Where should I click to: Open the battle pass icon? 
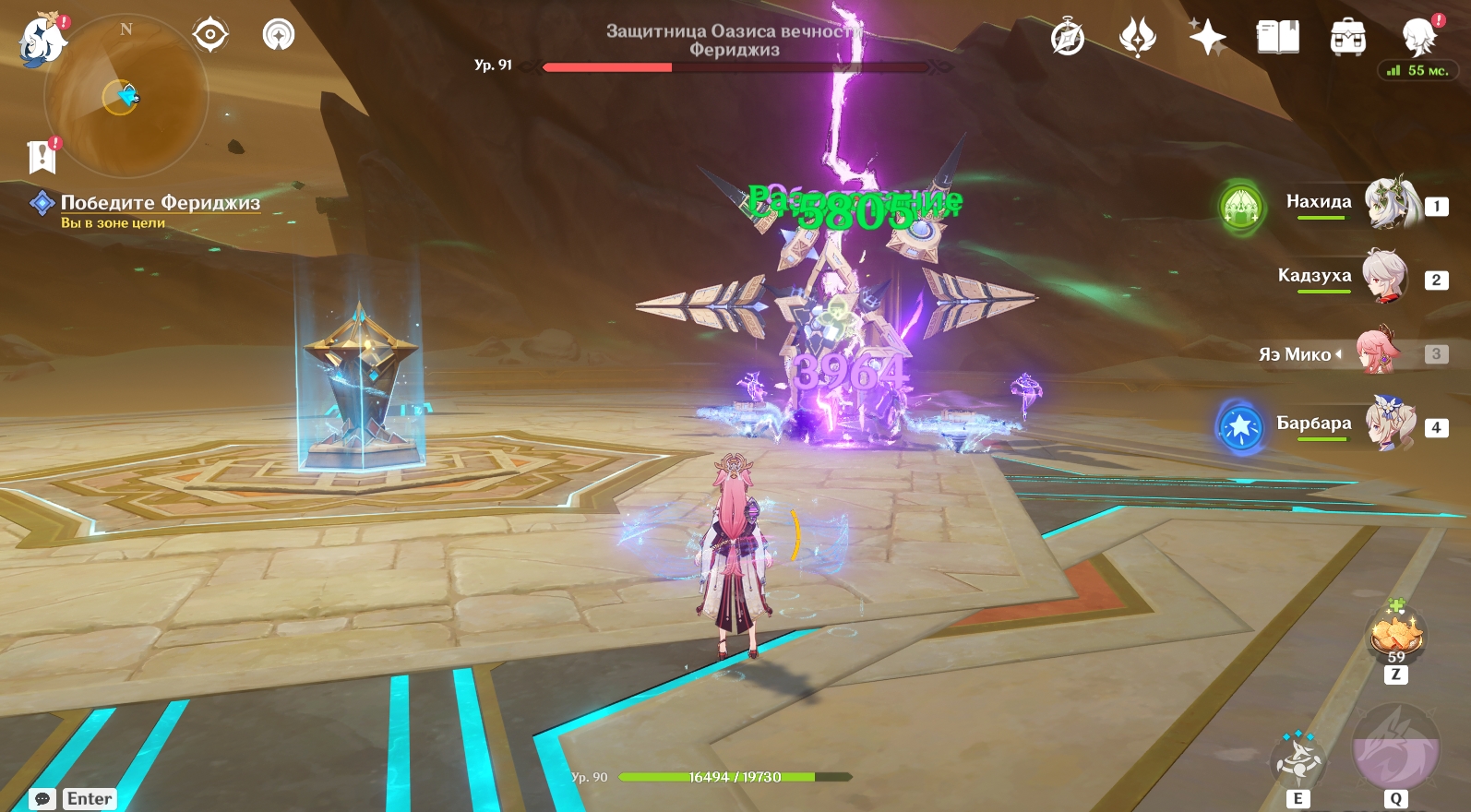click(1137, 38)
